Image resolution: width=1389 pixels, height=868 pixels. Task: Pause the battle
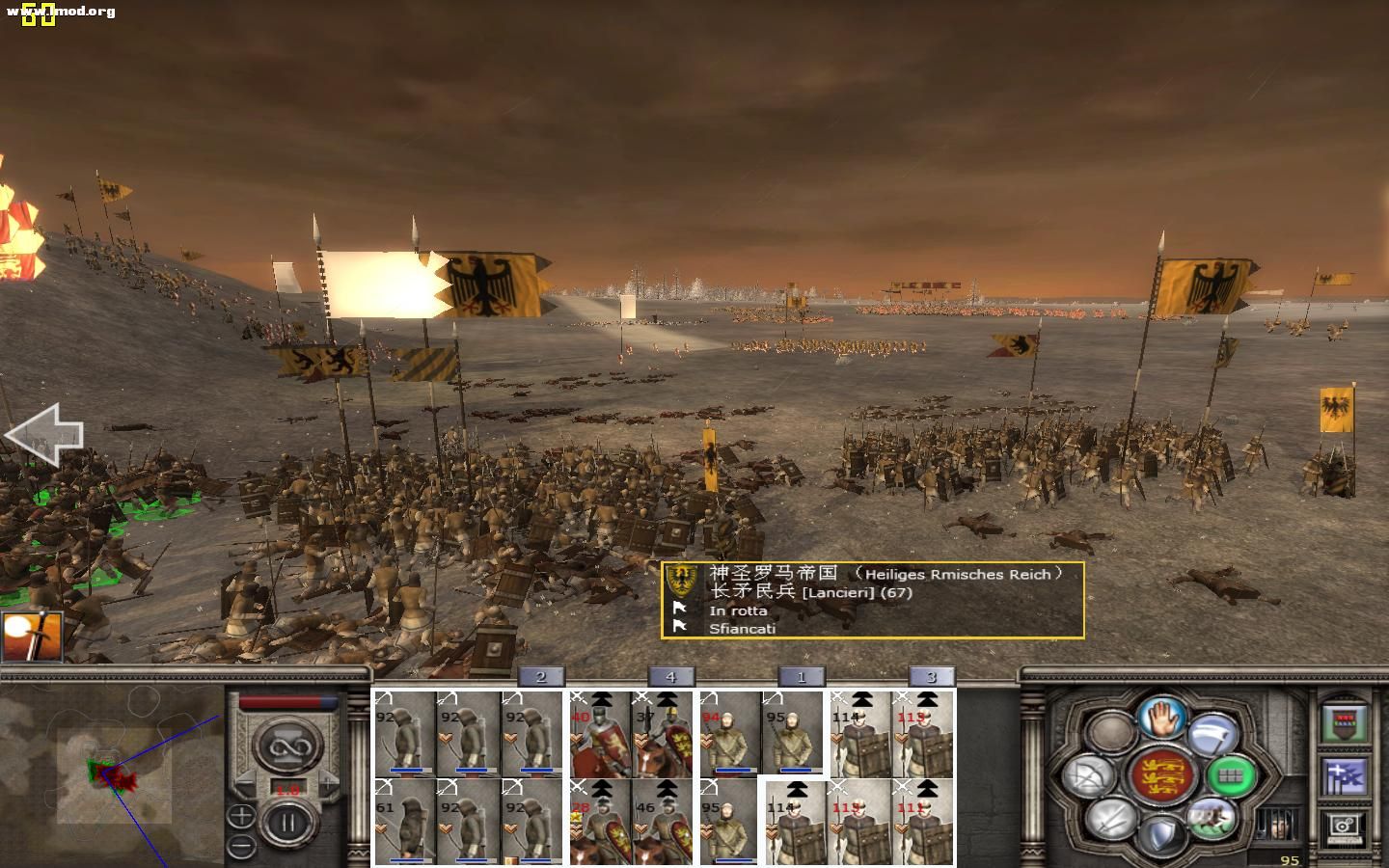pos(287,825)
